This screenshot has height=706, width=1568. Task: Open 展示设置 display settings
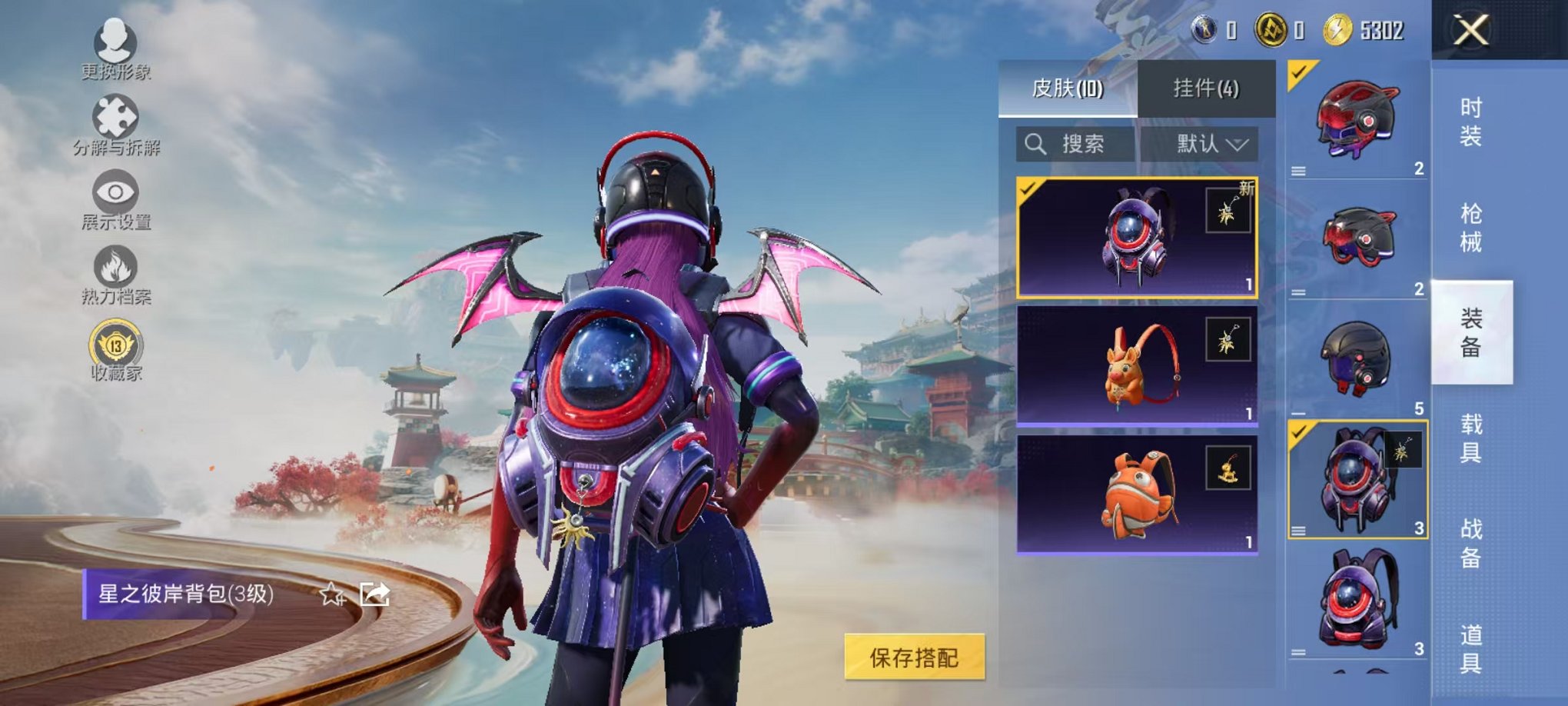click(x=114, y=191)
